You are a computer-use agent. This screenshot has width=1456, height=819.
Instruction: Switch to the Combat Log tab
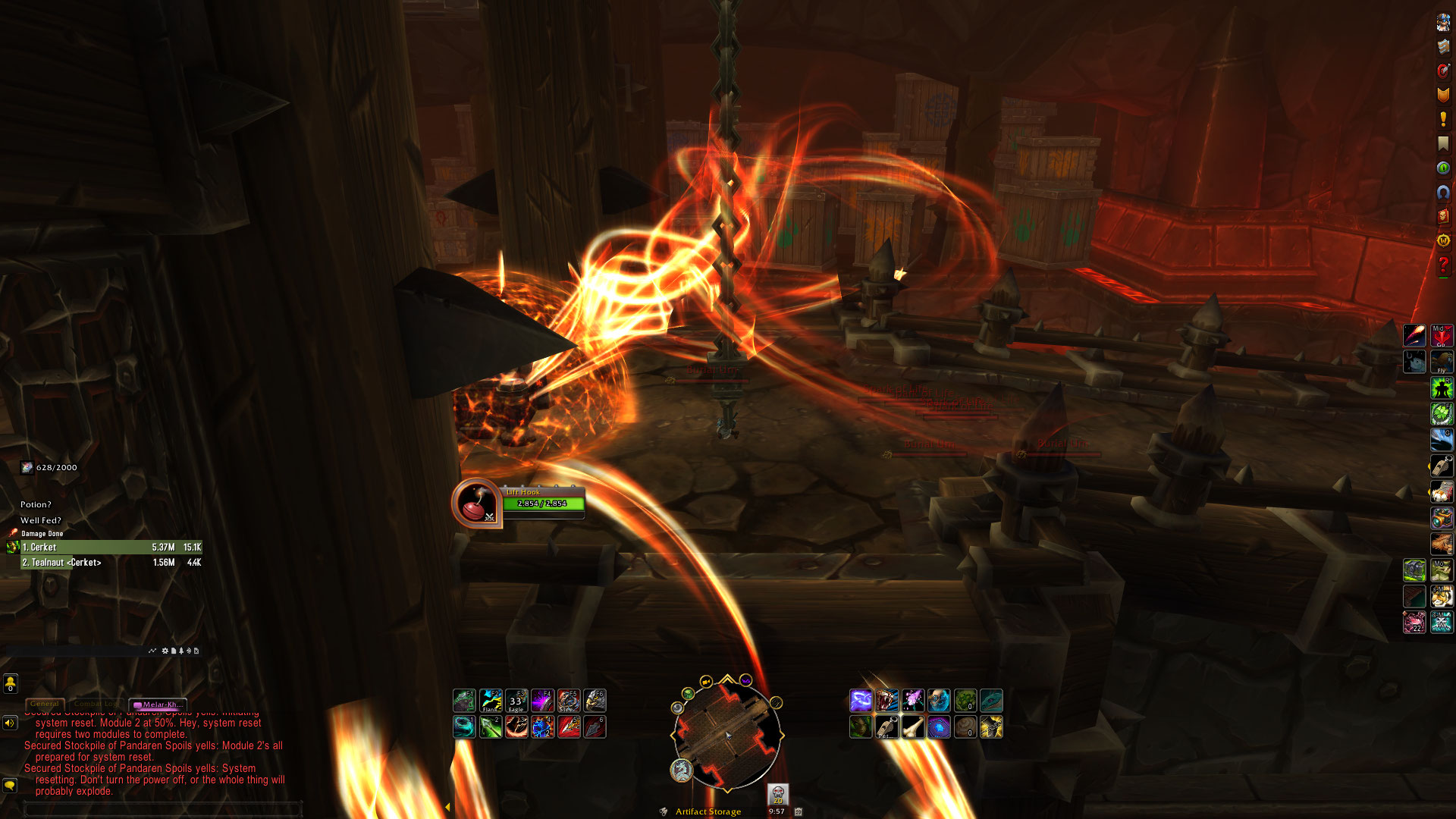(96, 704)
